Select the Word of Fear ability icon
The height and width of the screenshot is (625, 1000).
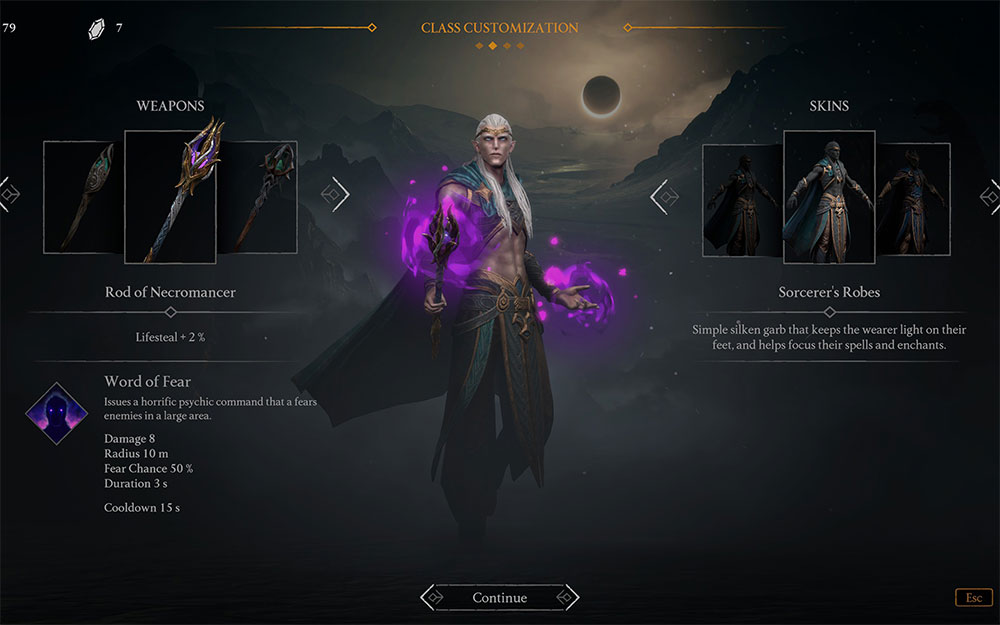[x=56, y=414]
